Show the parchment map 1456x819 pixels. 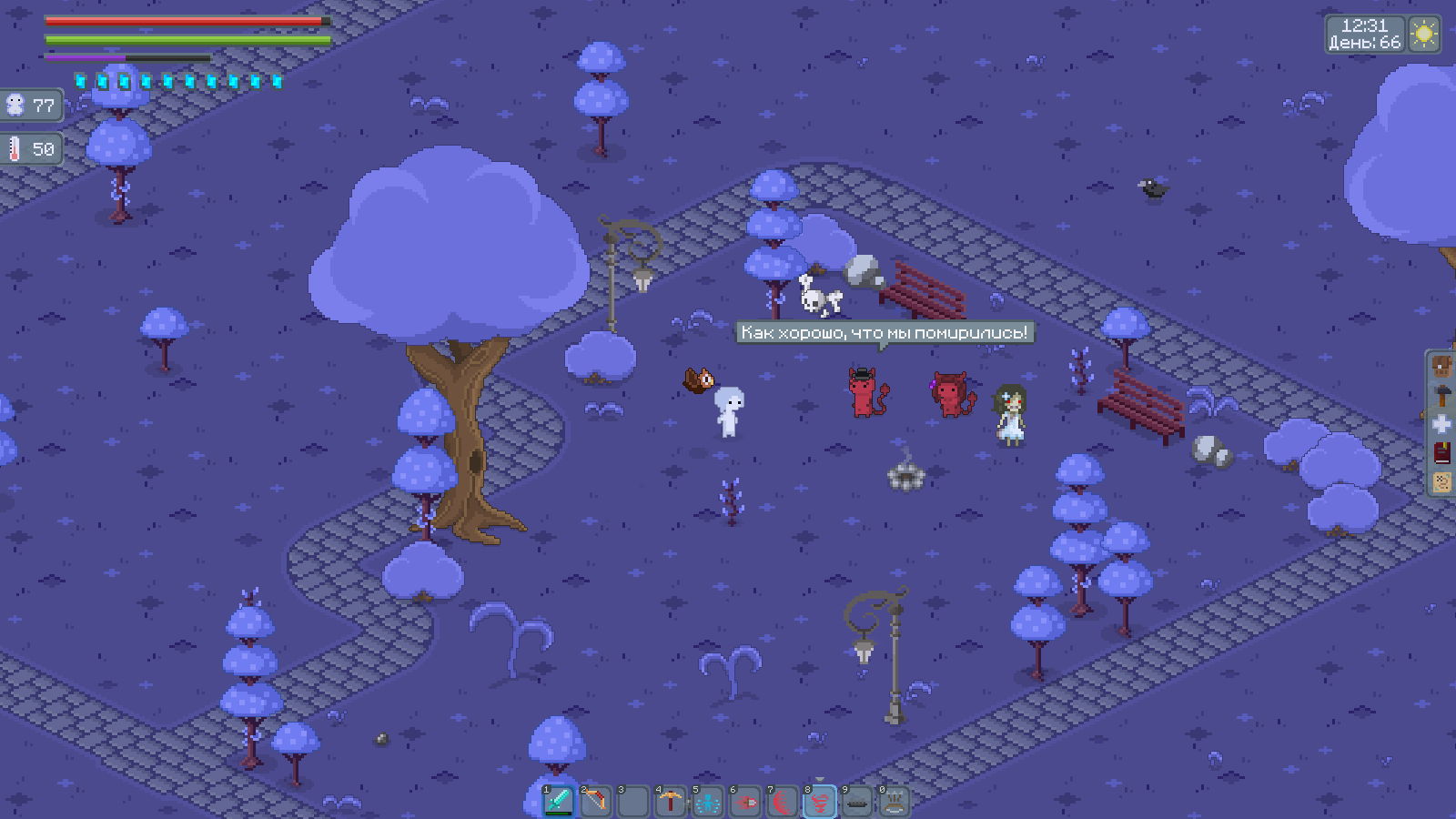(x=1442, y=481)
